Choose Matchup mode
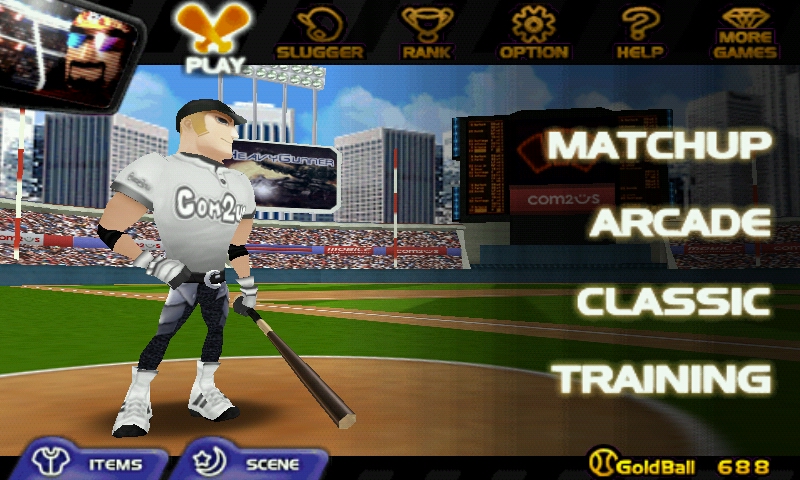800x480 pixels. (x=660, y=146)
